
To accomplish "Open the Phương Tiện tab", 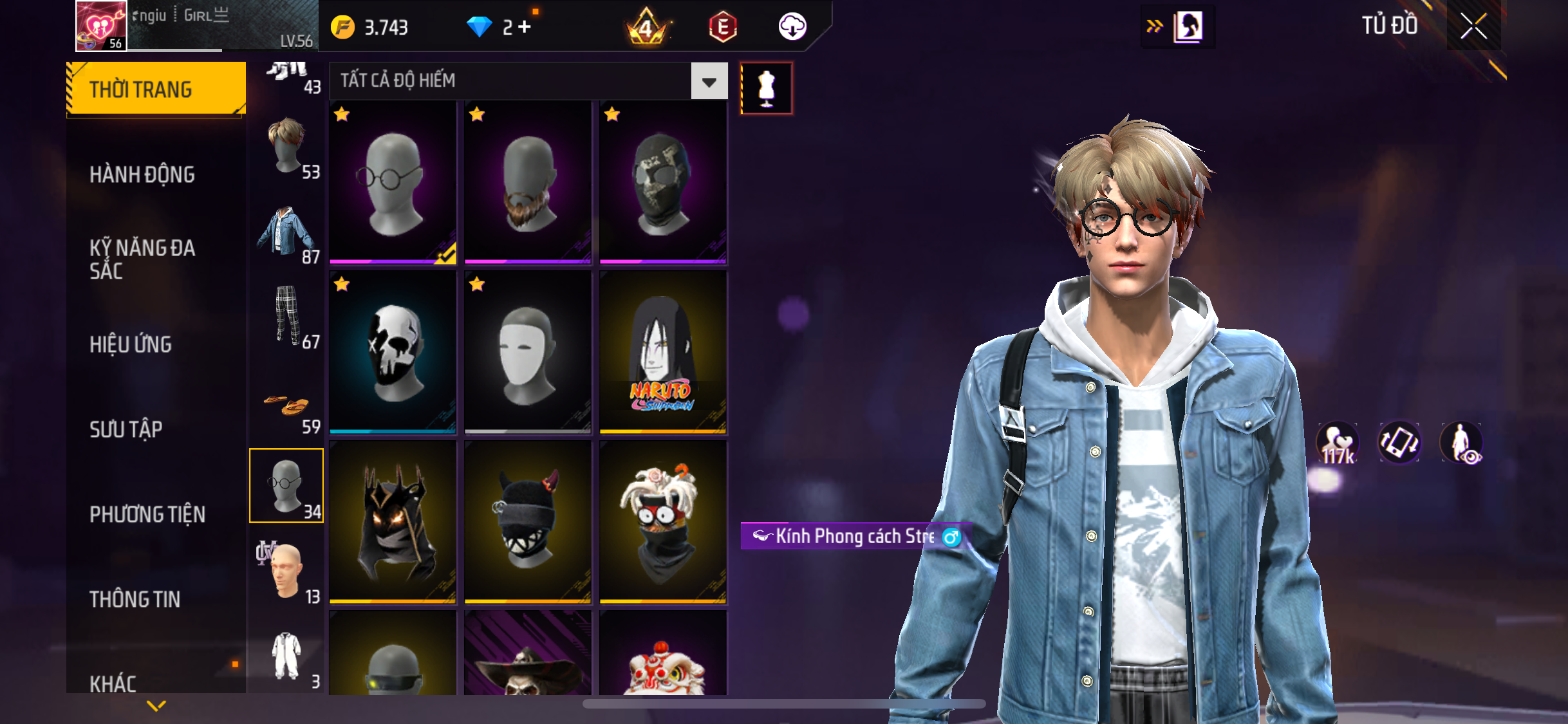I will click(x=147, y=514).
